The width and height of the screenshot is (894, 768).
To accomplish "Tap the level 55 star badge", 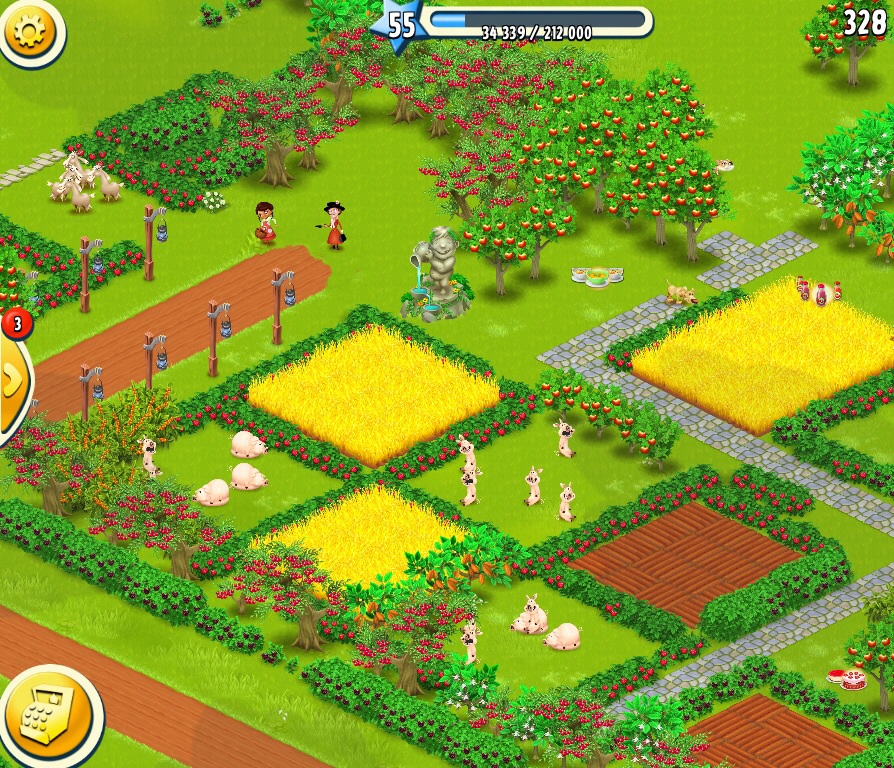I will 399,25.
